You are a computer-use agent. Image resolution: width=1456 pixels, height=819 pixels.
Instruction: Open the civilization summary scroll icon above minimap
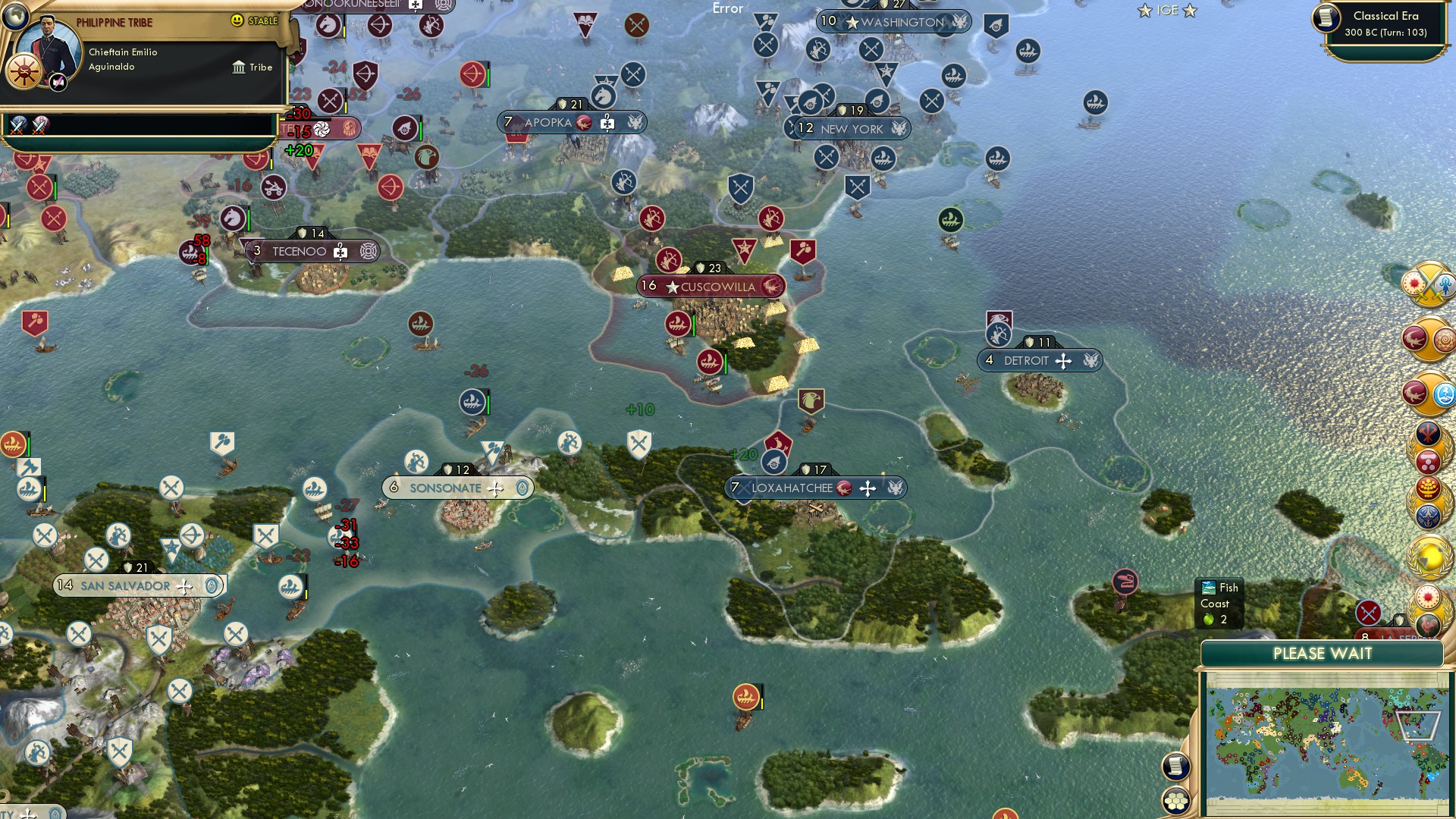[1175, 766]
